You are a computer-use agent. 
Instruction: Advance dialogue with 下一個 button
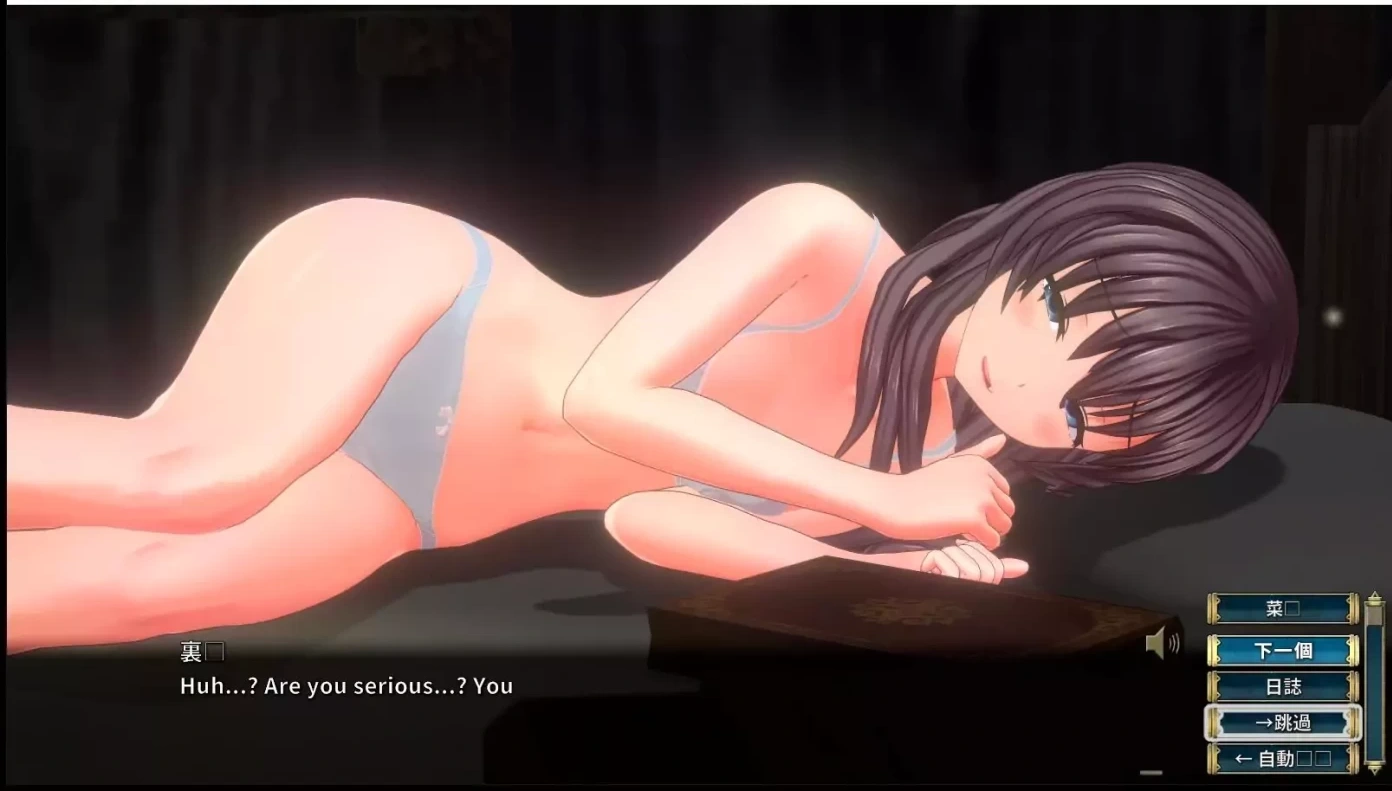click(1282, 651)
